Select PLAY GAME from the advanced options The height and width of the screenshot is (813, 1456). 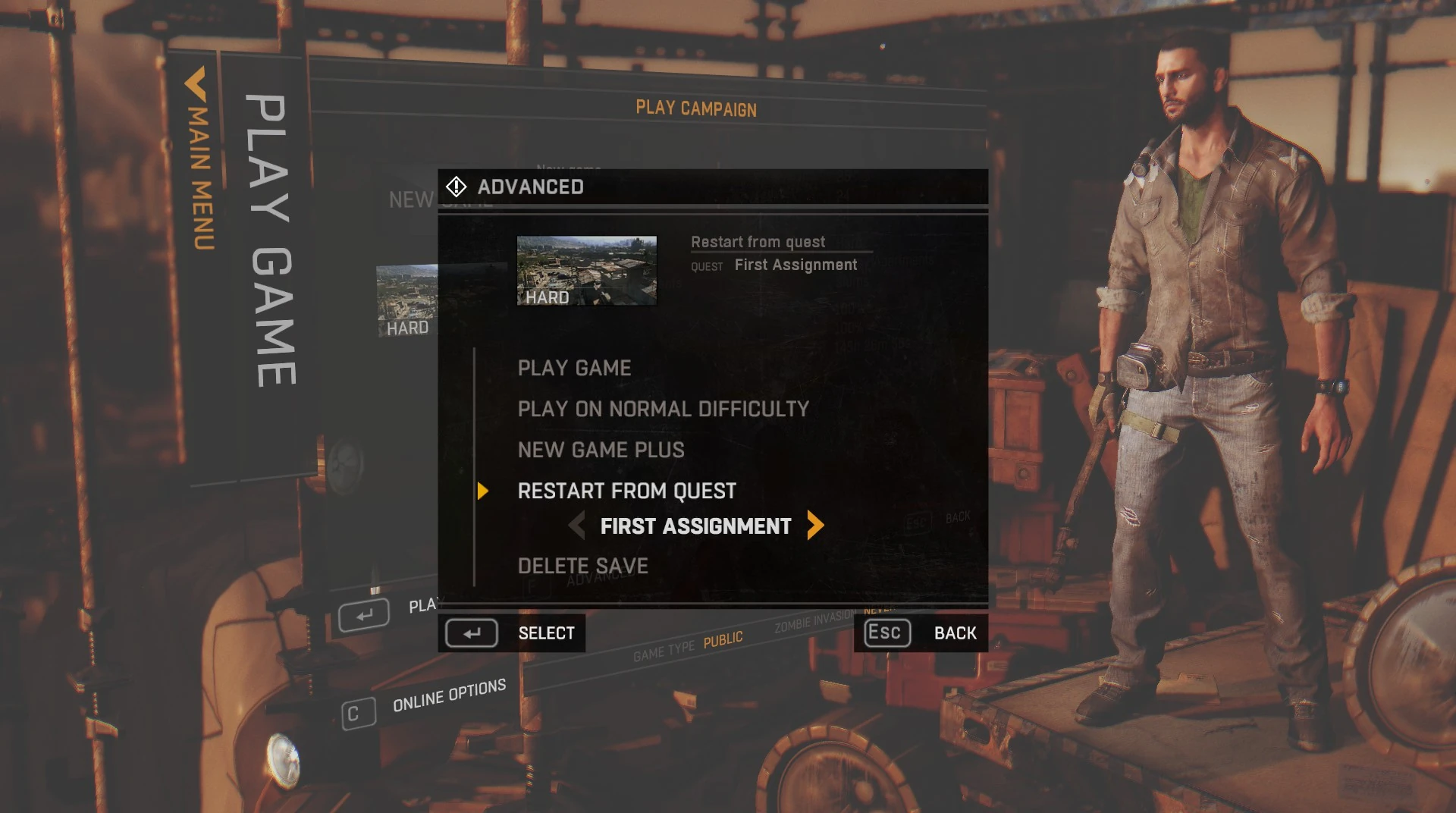tap(574, 368)
